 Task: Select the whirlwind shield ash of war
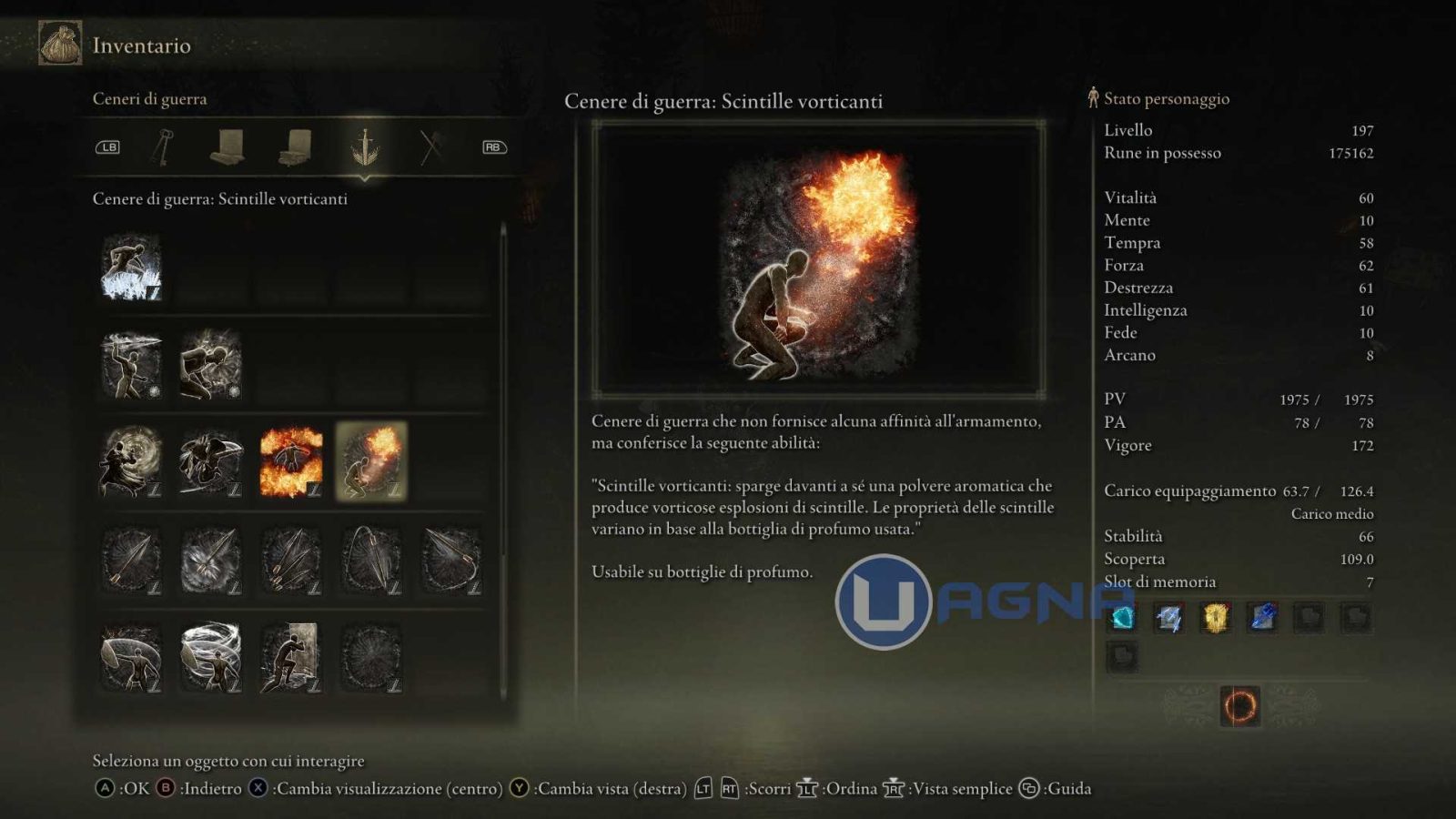coord(211,657)
